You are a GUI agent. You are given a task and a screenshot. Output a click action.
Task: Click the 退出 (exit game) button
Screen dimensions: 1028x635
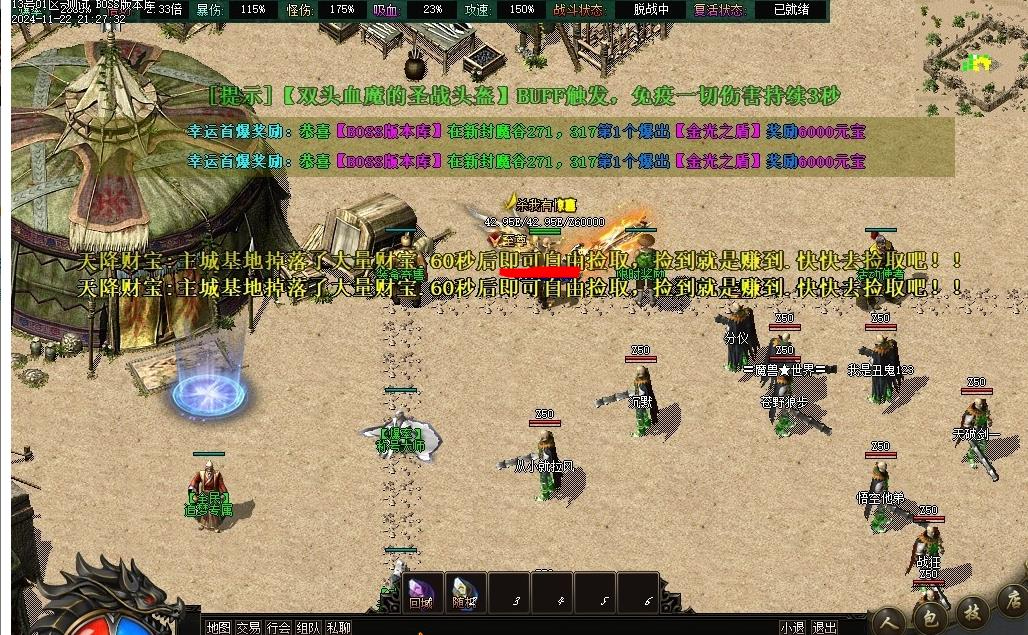tap(824, 627)
